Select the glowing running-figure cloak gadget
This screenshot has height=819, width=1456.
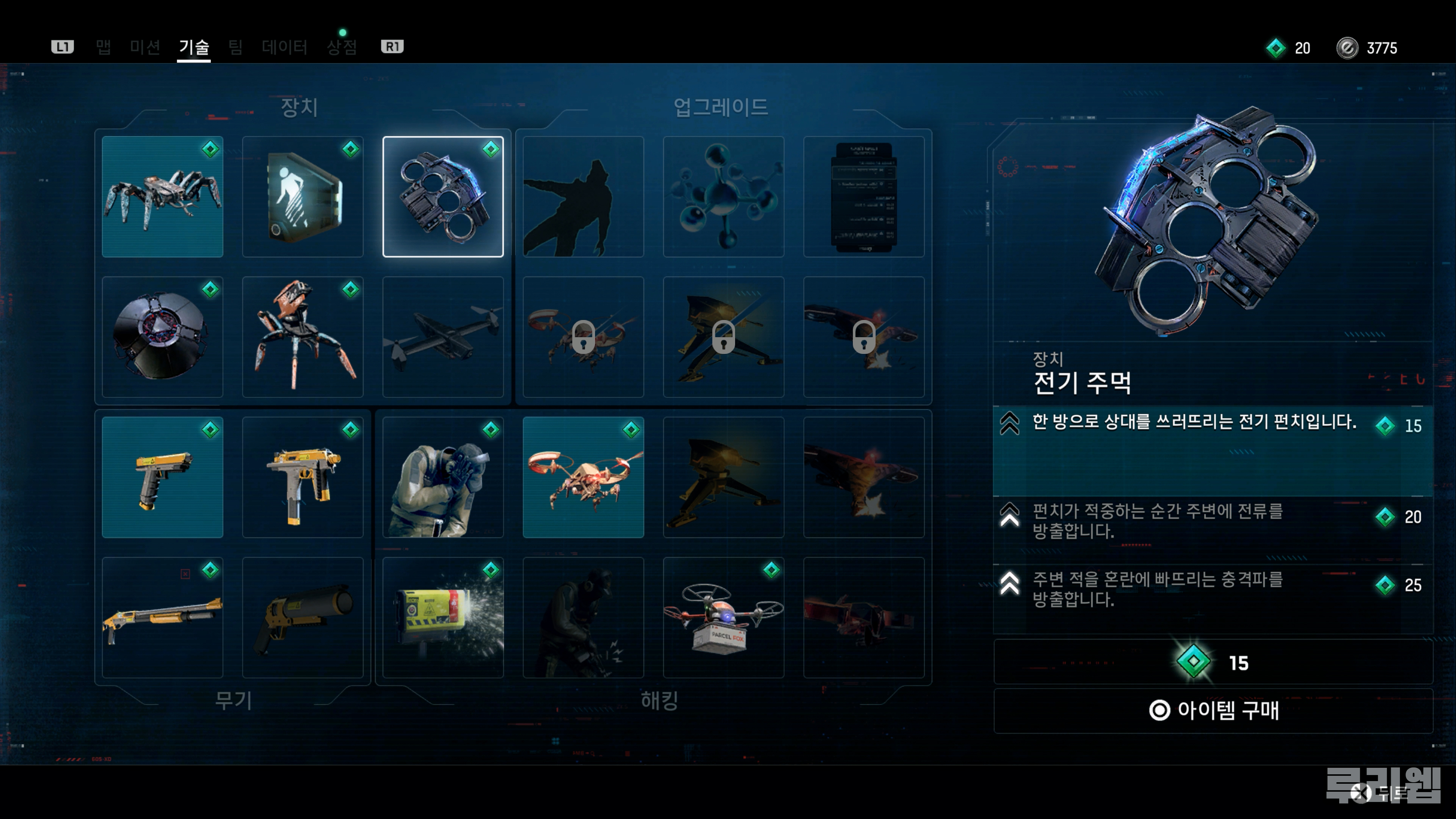[303, 197]
